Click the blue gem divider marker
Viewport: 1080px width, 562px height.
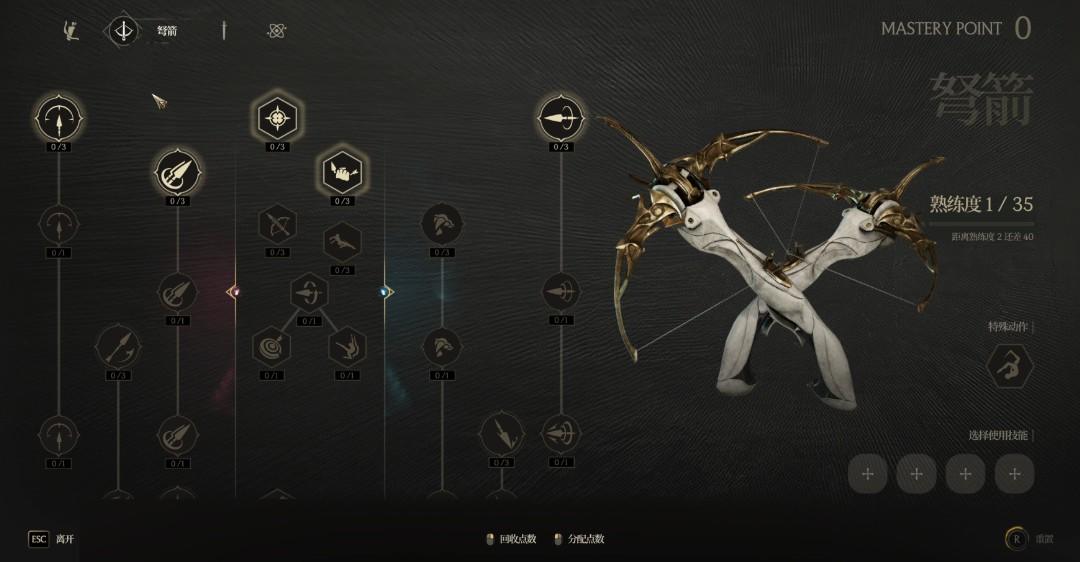pyautogui.click(x=385, y=292)
